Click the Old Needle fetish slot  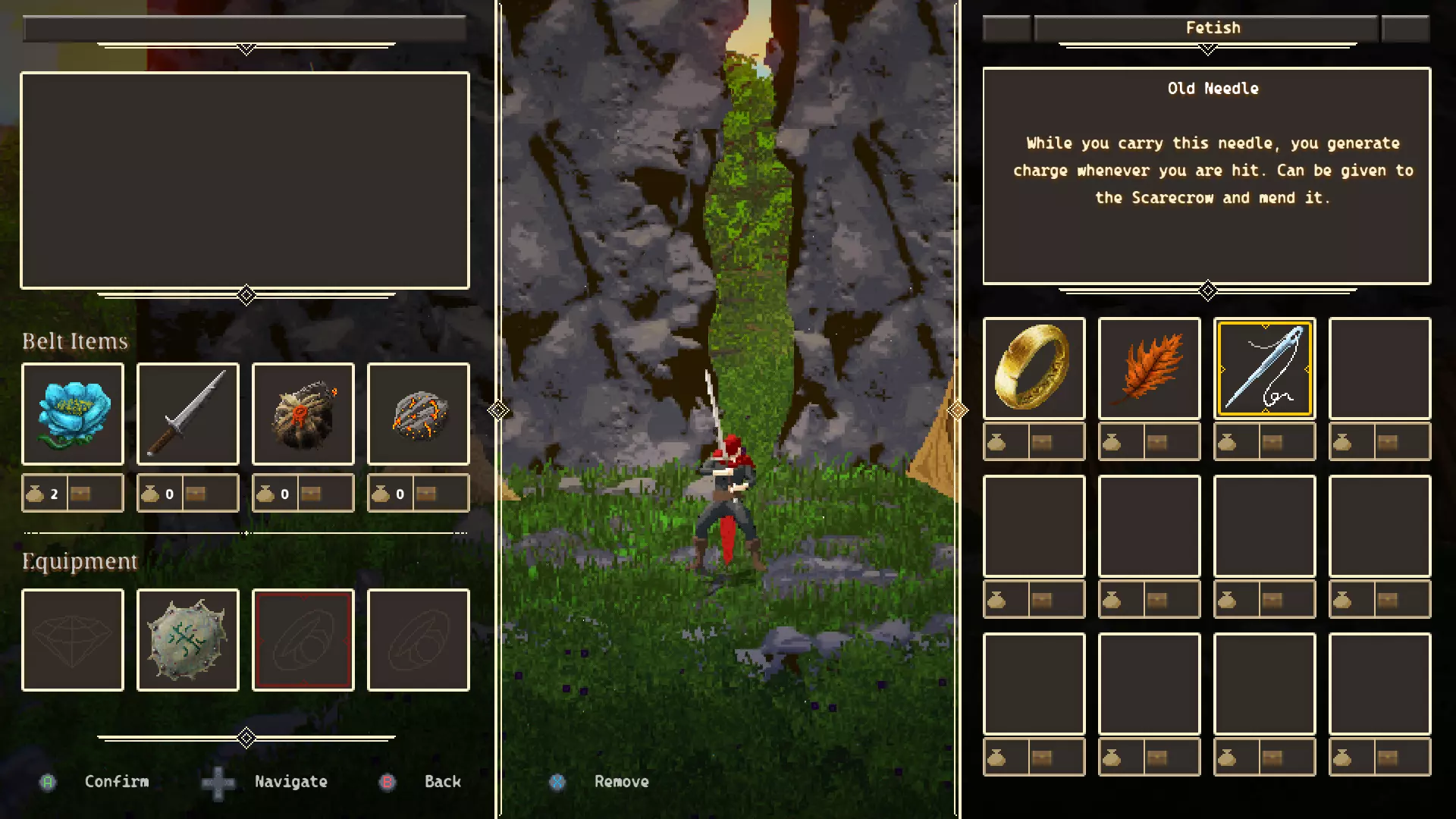point(1265,369)
